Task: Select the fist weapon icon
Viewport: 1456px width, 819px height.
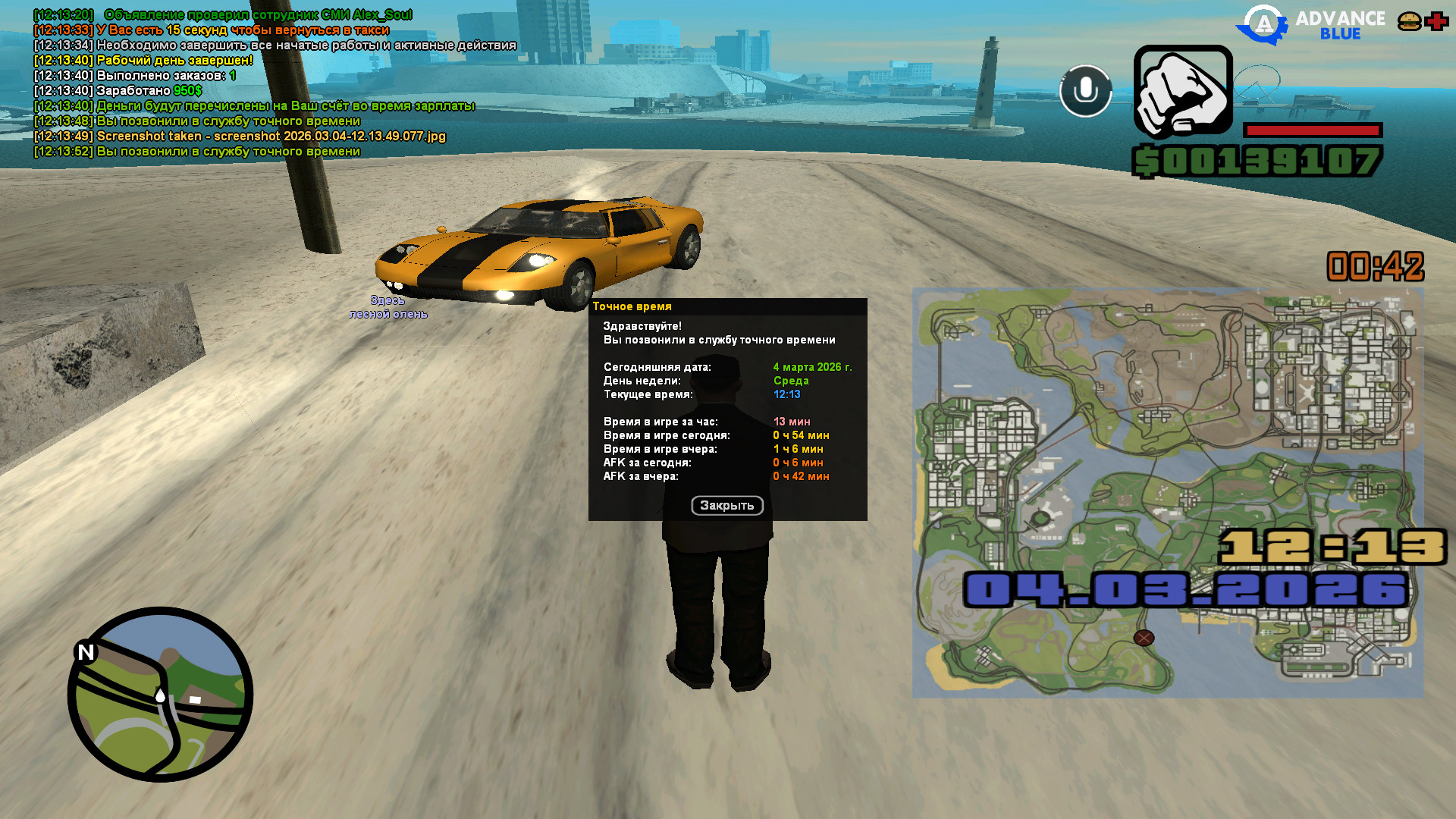Action: [x=1182, y=92]
